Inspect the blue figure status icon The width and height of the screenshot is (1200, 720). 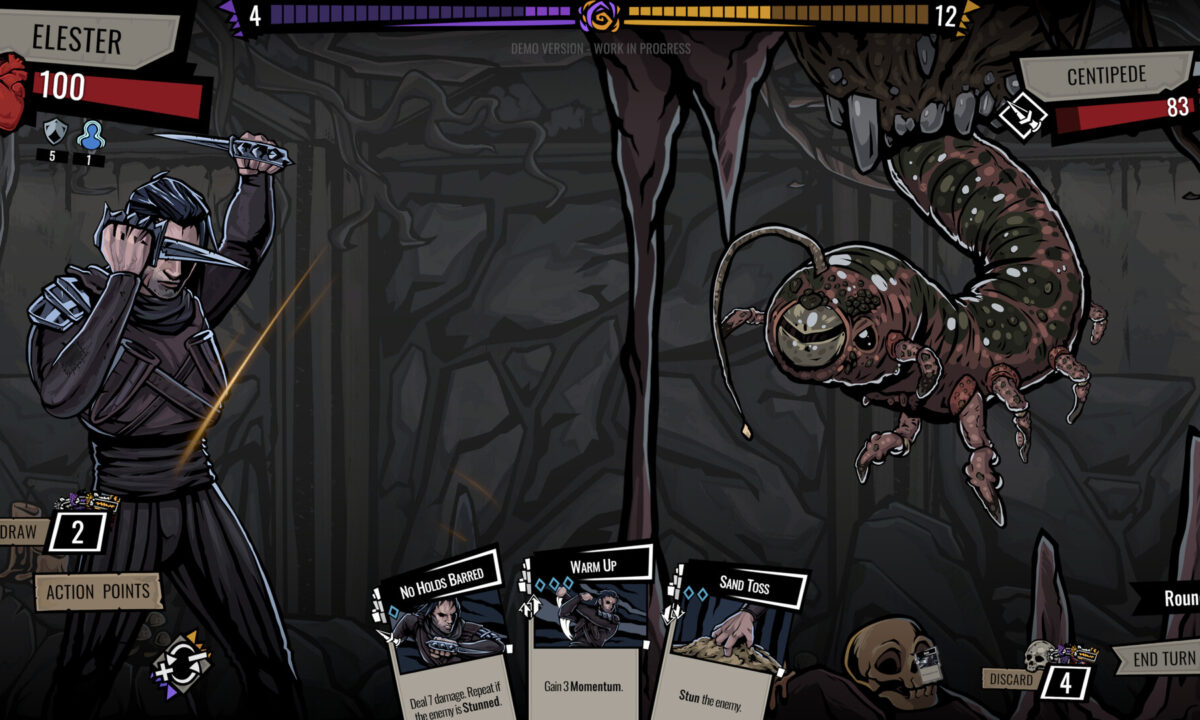89,133
